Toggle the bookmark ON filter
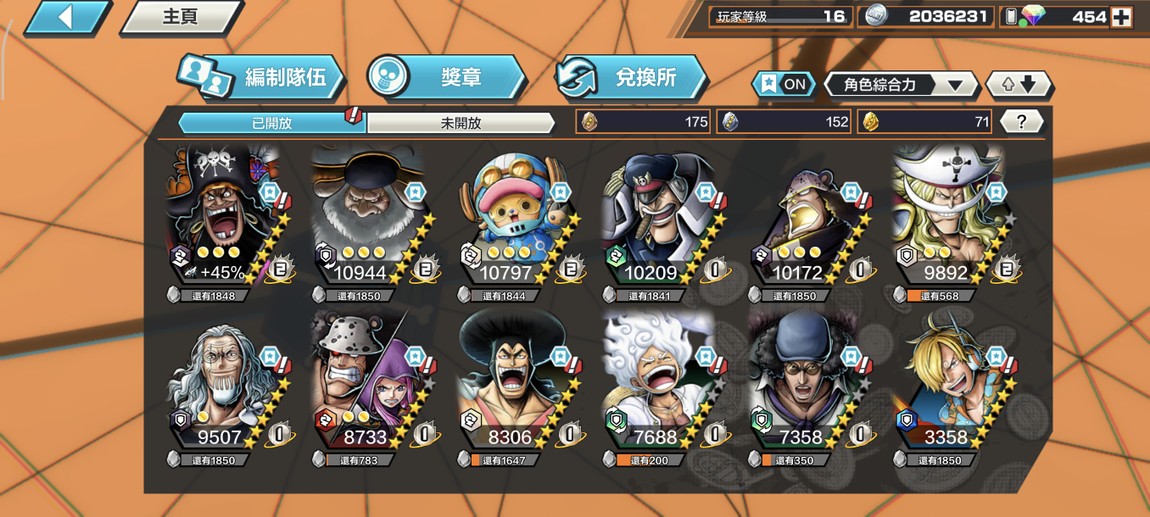 click(x=783, y=84)
